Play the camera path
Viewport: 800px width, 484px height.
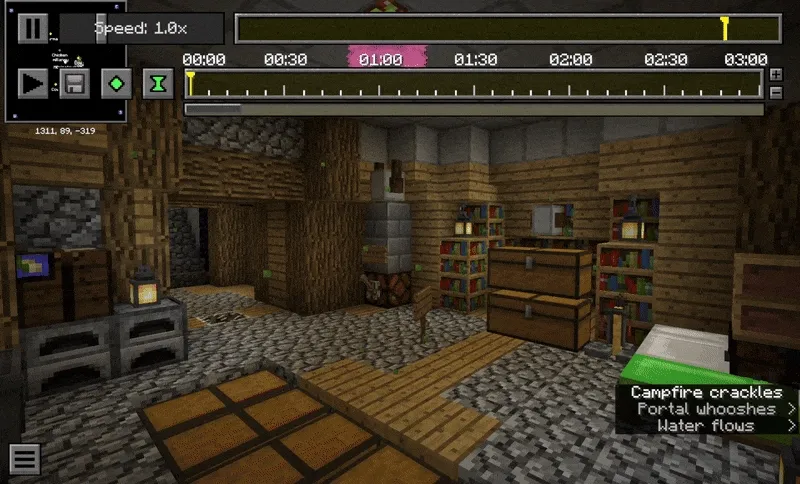32,83
